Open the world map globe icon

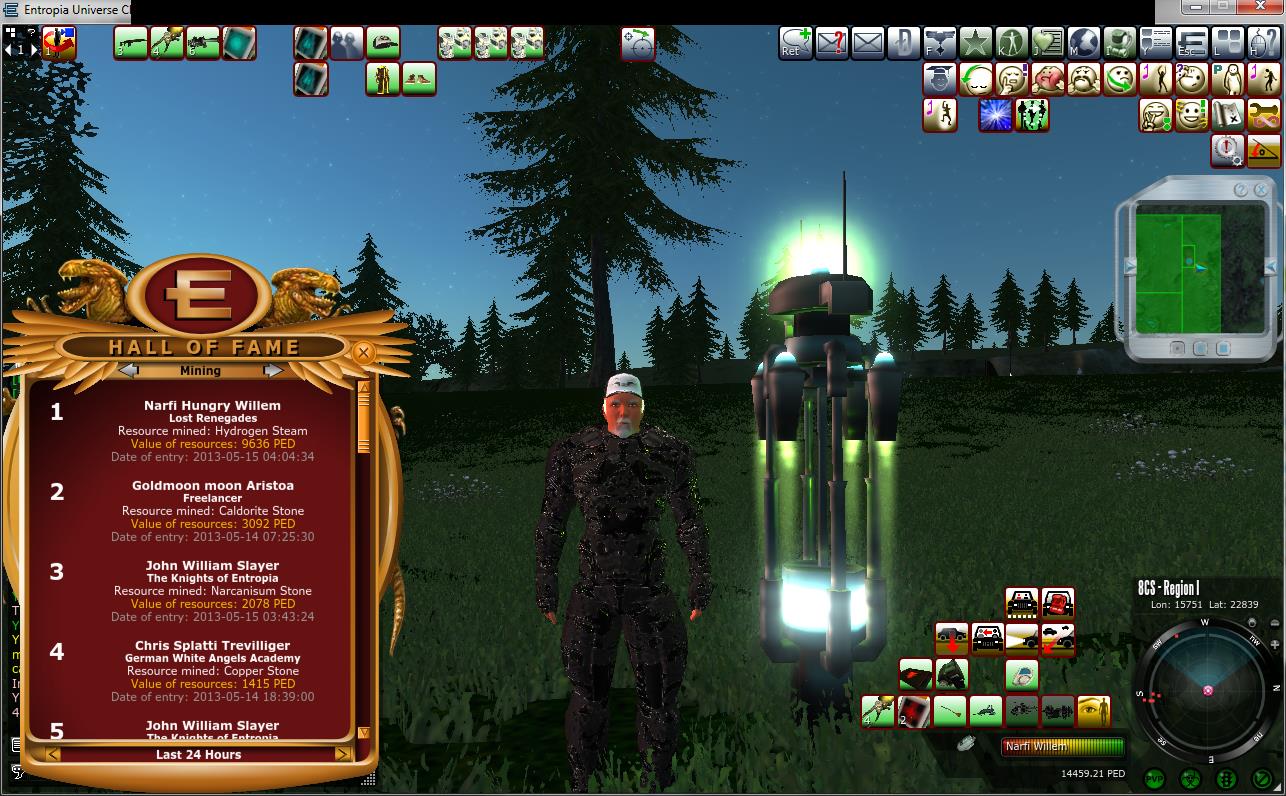click(1084, 43)
